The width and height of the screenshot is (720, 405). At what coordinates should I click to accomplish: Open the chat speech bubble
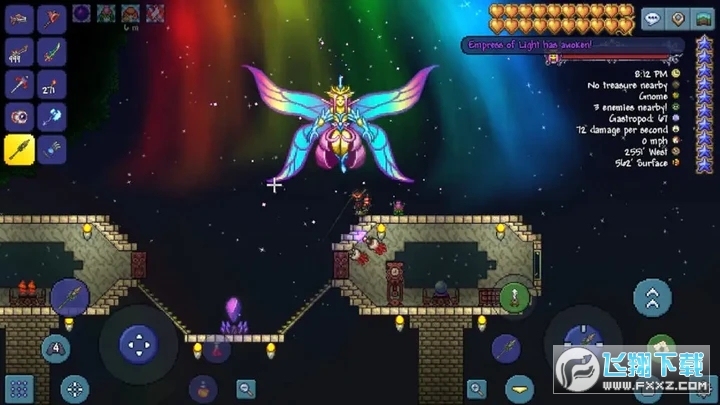653,19
